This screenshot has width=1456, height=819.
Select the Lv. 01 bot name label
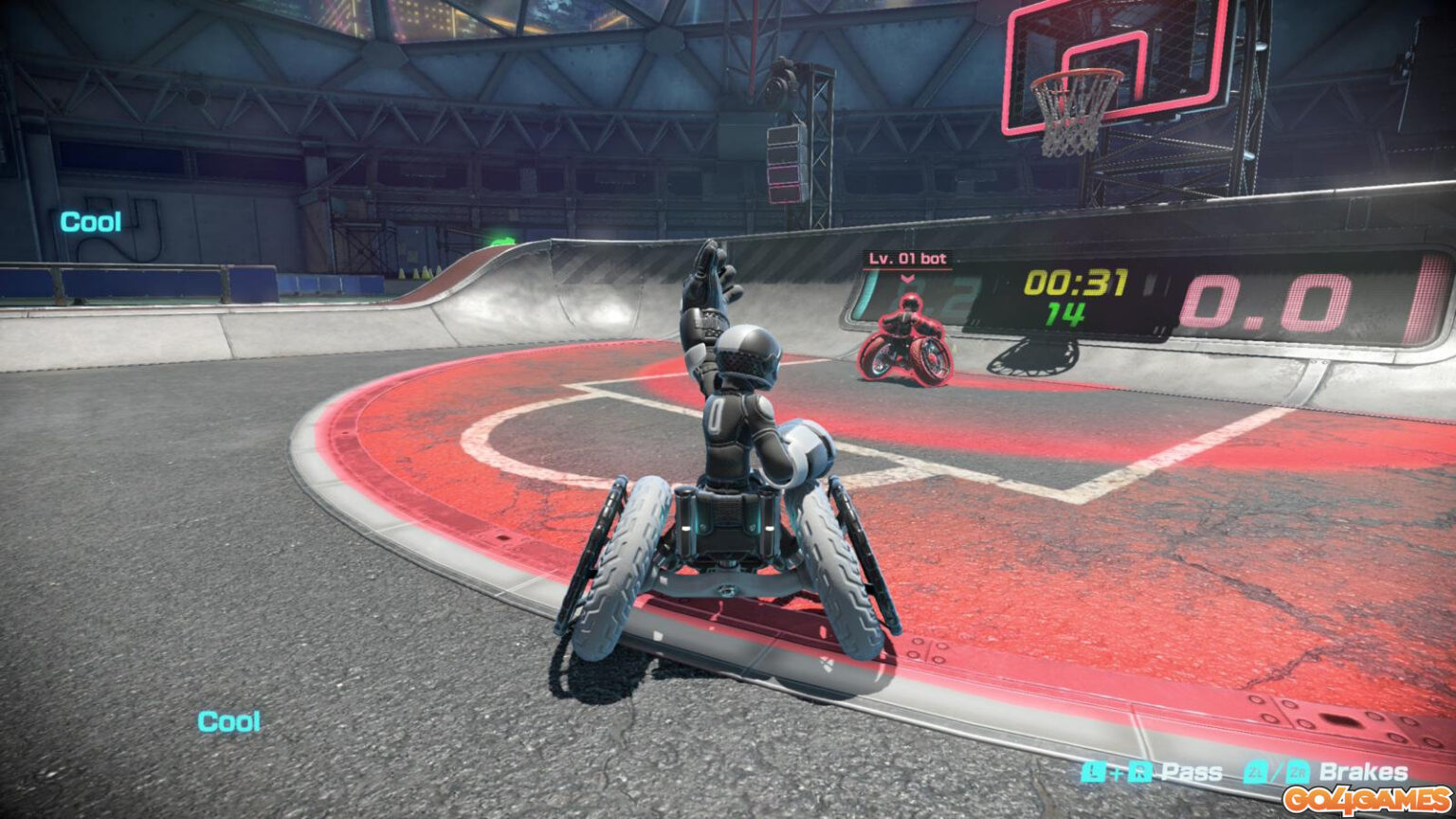907,258
